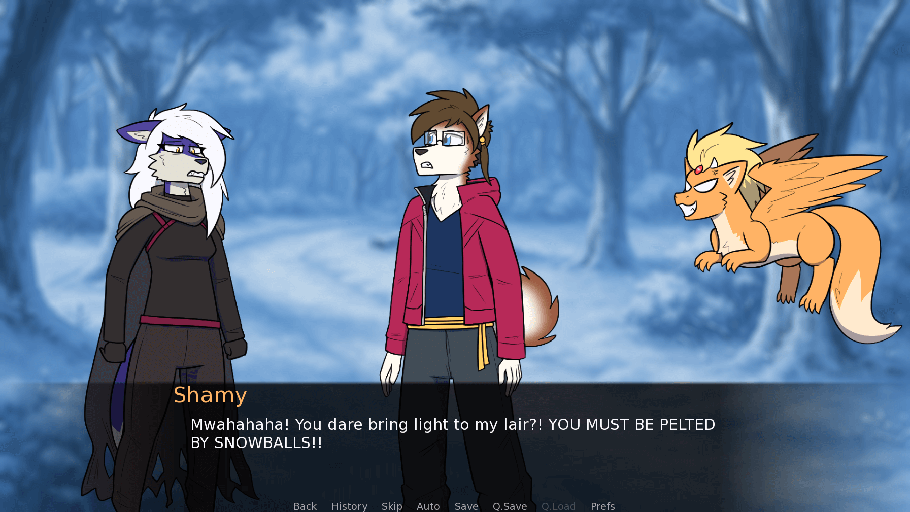Quick save with Q.Save

tap(510, 506)
